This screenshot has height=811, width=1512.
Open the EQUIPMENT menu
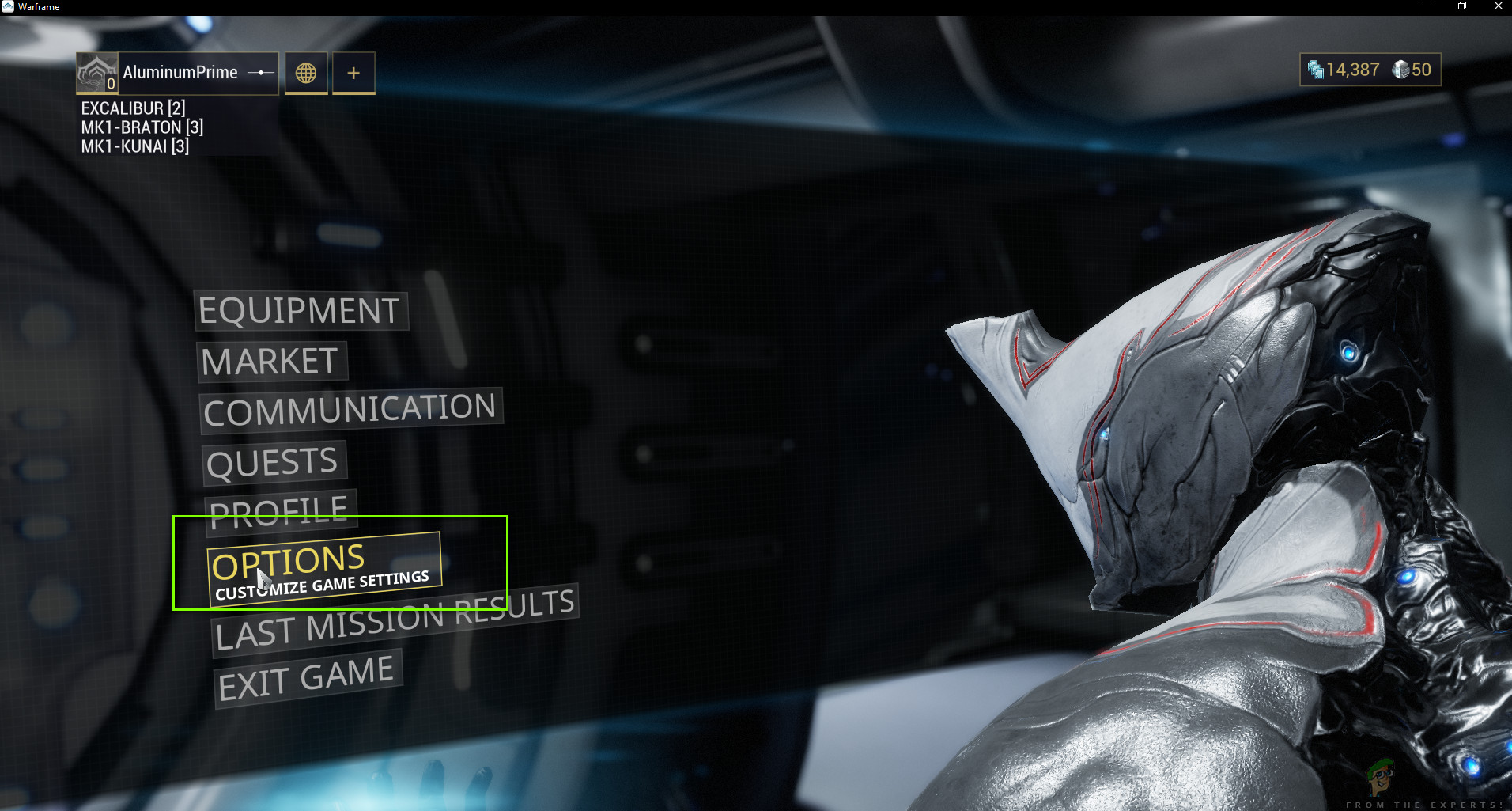(x=299, y=310)
